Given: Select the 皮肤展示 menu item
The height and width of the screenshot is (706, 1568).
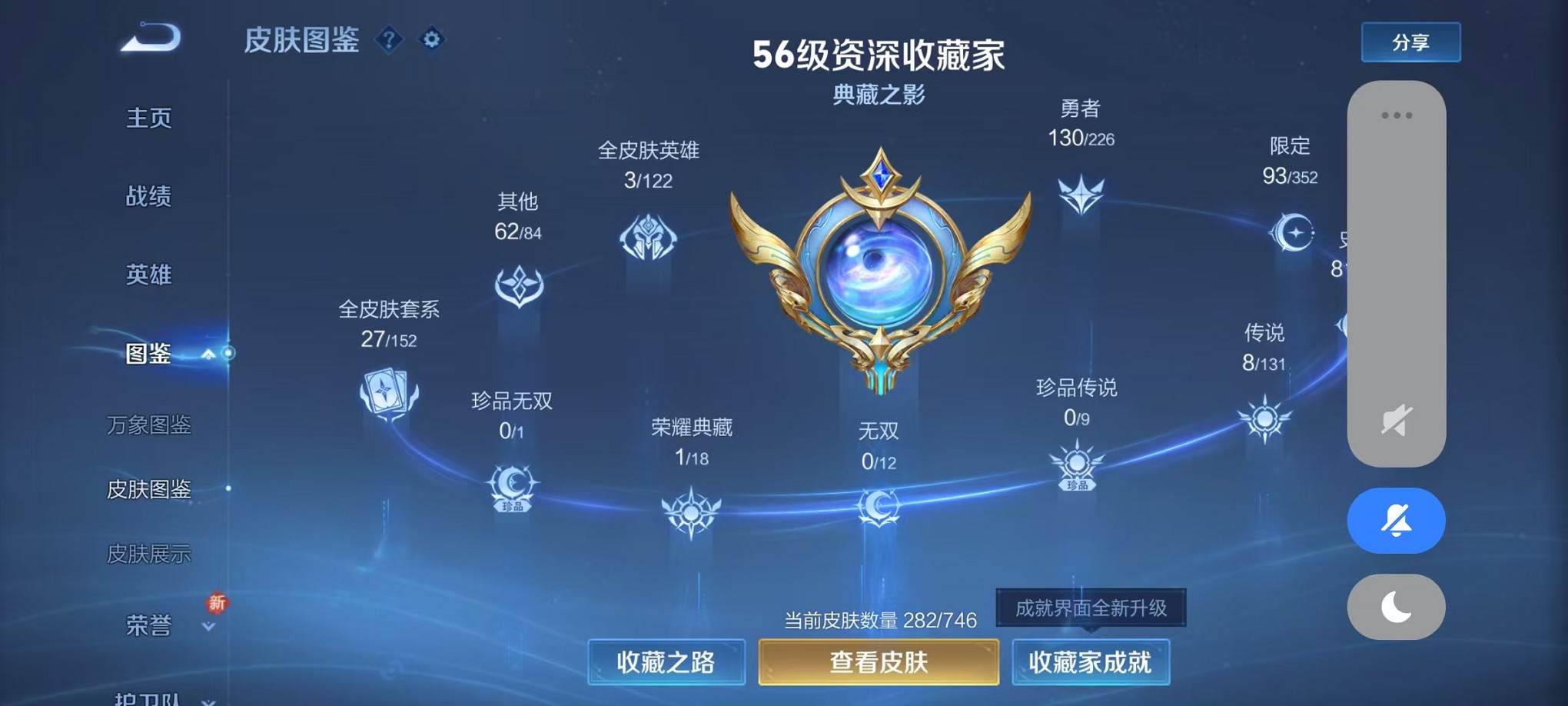Looking at the screenshot, I should (151, 552).
